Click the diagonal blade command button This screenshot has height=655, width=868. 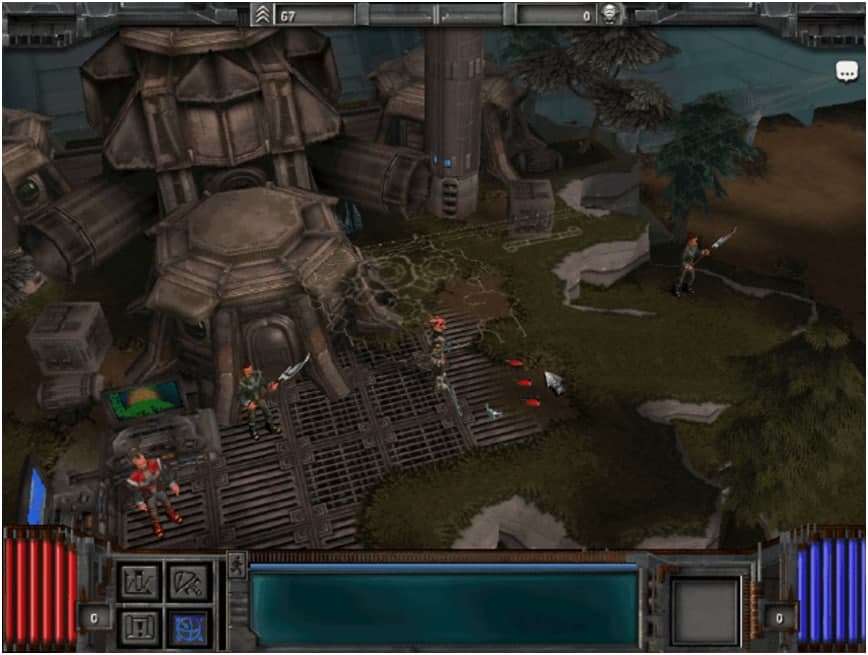[187, 582]
